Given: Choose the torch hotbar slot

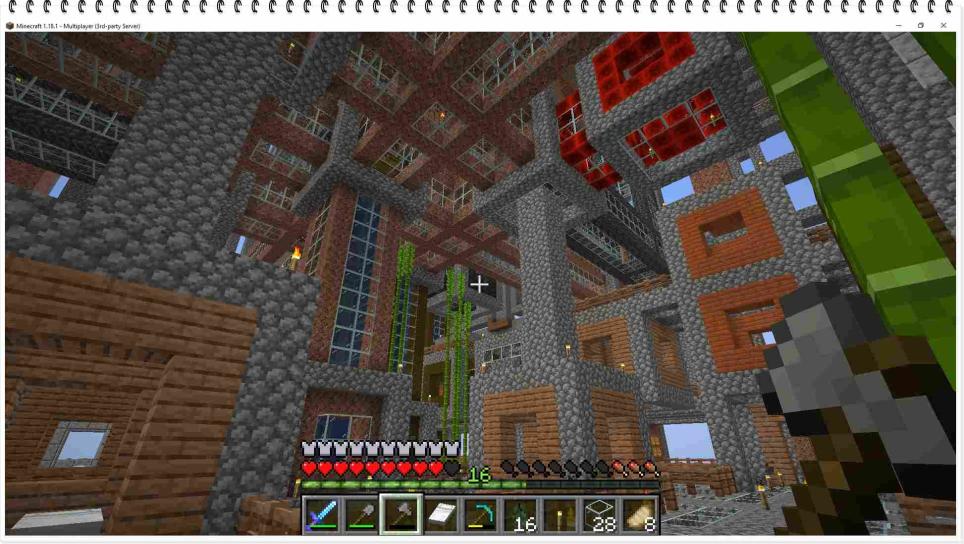Looking at the screenshot, I should click(560, 515).
